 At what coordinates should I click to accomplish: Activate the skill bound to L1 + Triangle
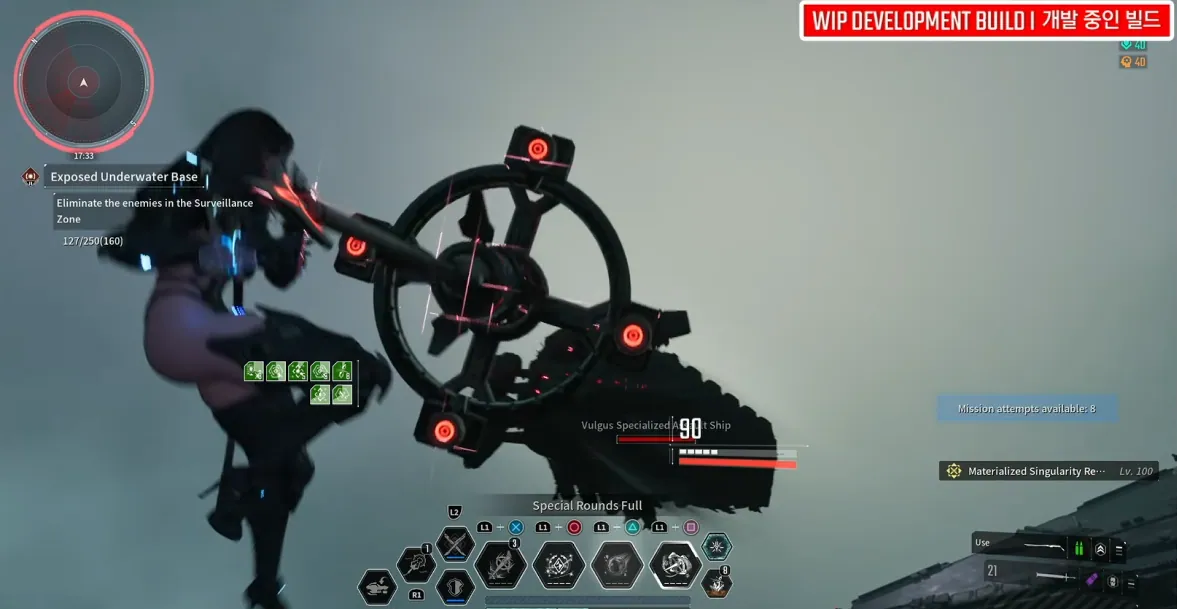[x=617, y=565]
